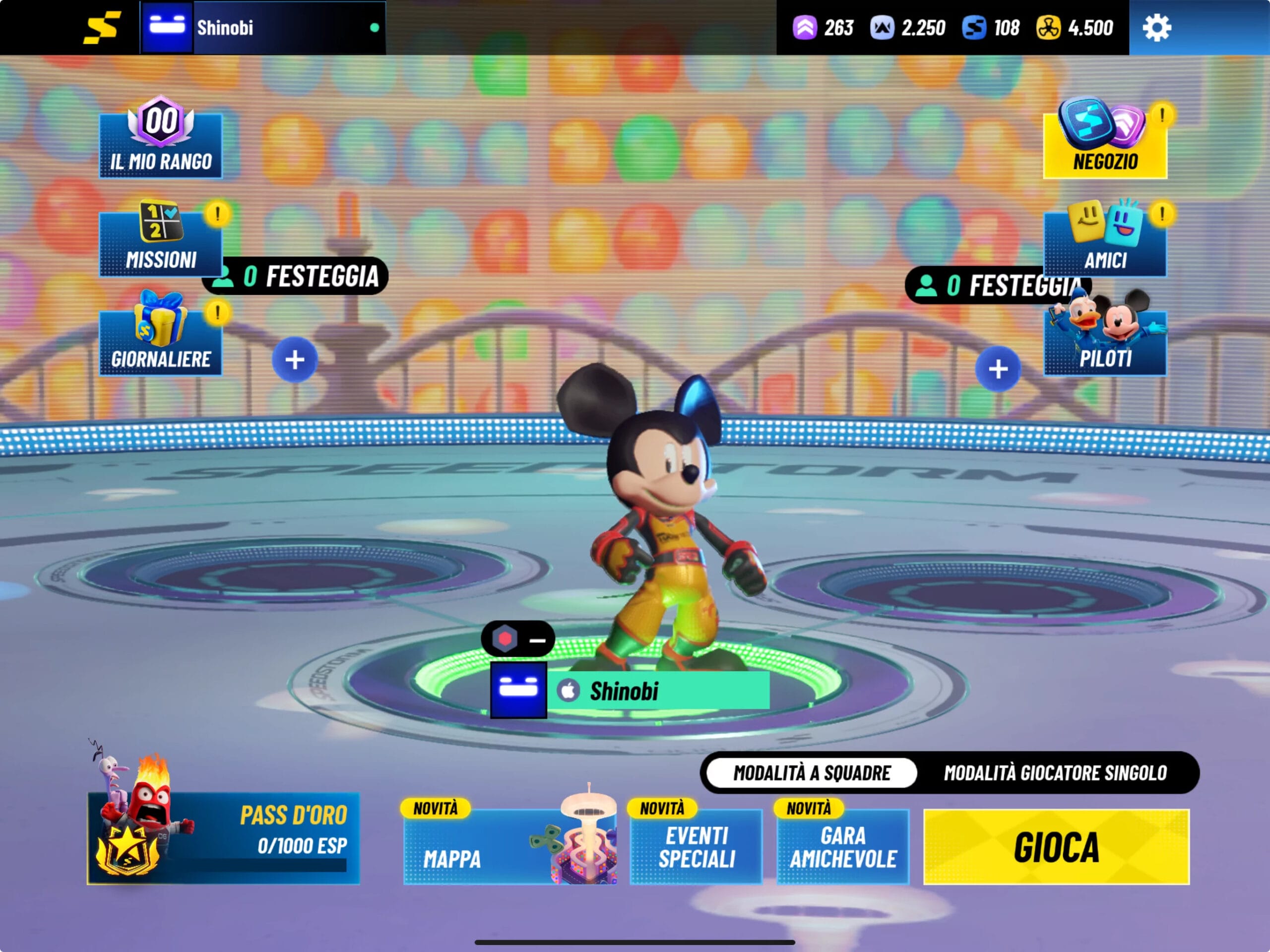Viewport: 1270px width, 952px height.
Task: Open the Pass d'Oro banner
Action: point(223,838)
